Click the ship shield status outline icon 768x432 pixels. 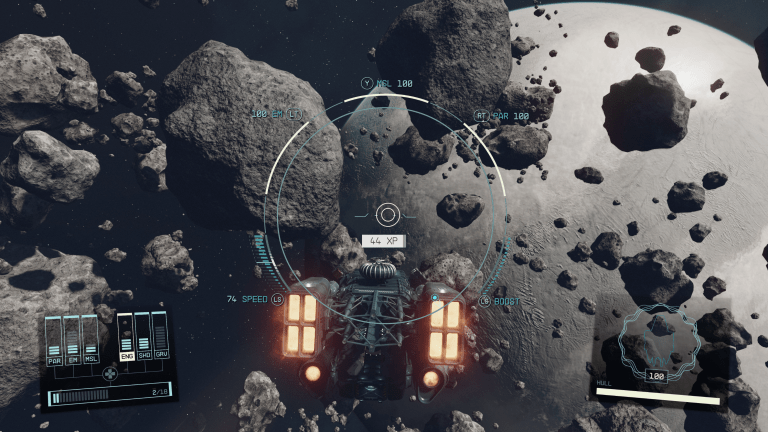[655, 342]
